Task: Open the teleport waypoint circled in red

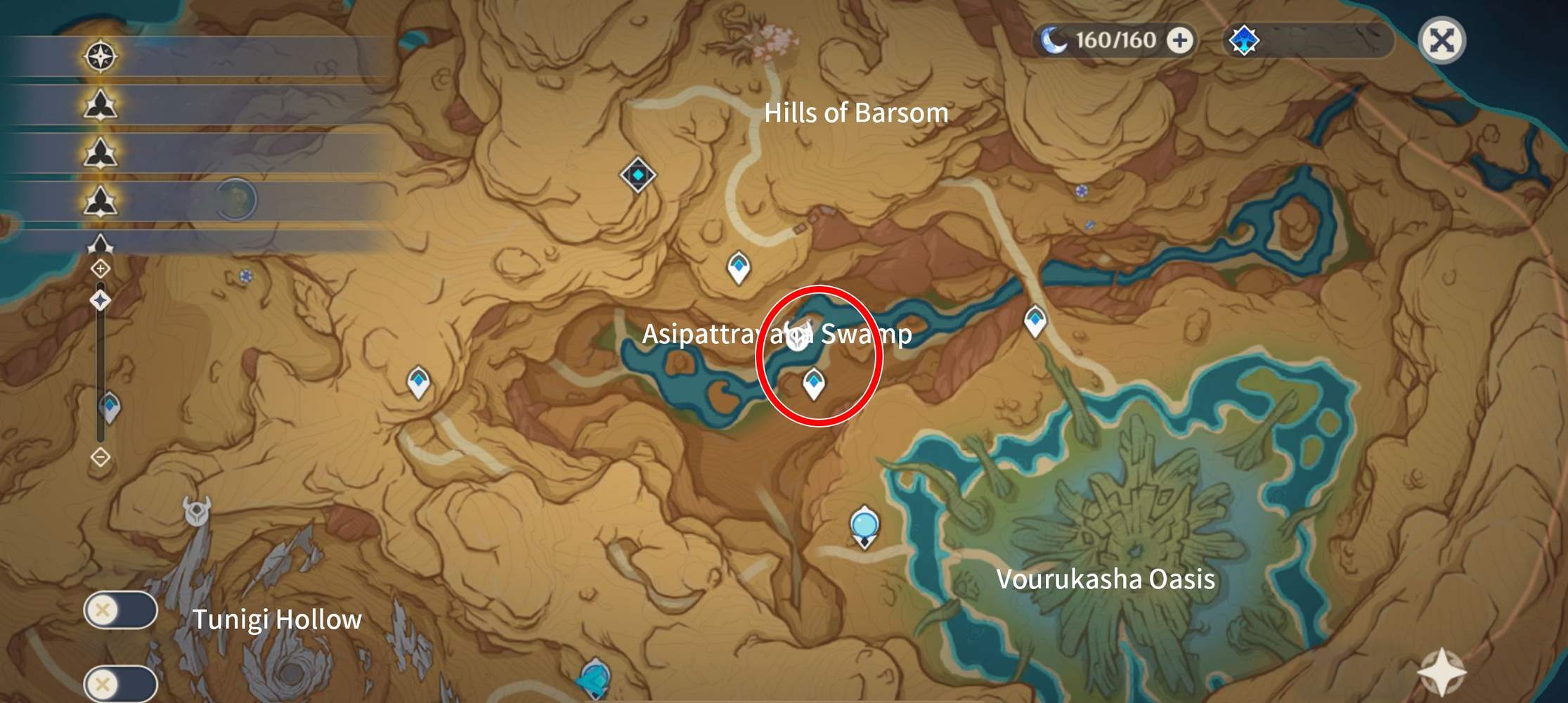Action: [813, 383]
